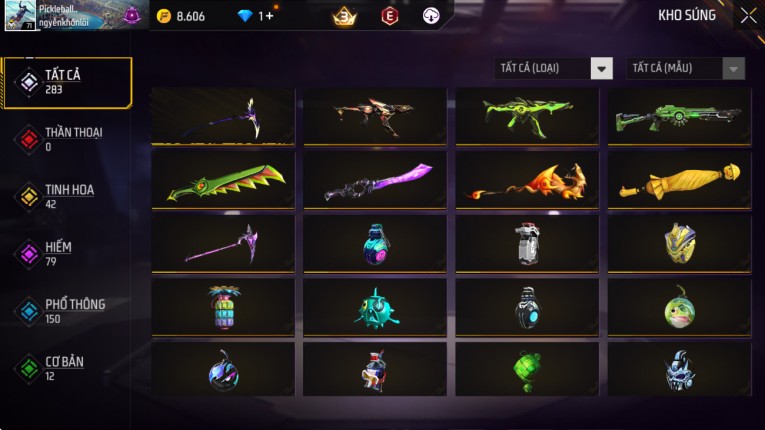765x430 pixels.
Task: Select the orange flame fox weapon skin
Action: click(528, 180)
